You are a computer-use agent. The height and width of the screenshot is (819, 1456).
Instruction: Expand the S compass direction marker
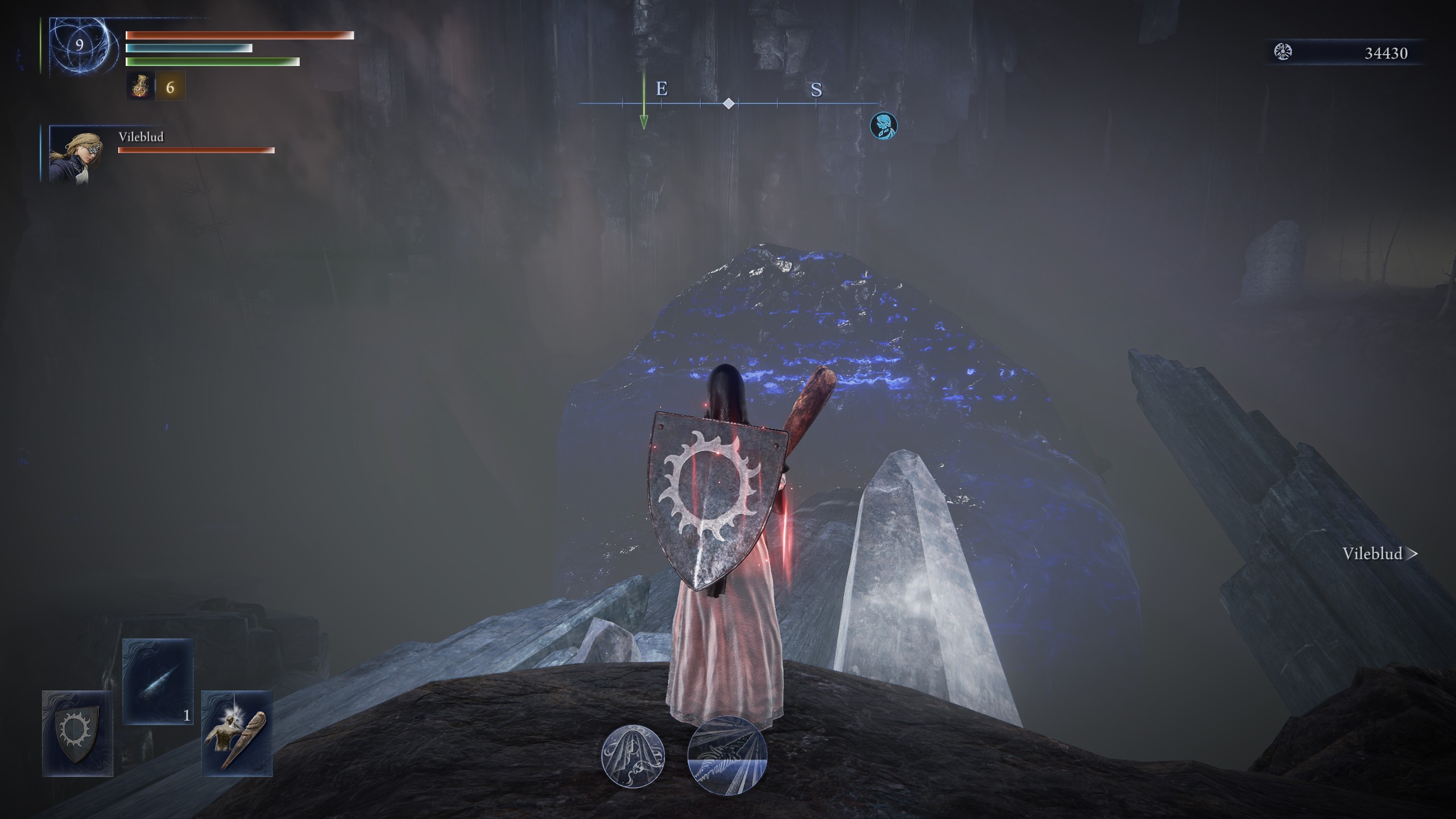click(817, 90)
